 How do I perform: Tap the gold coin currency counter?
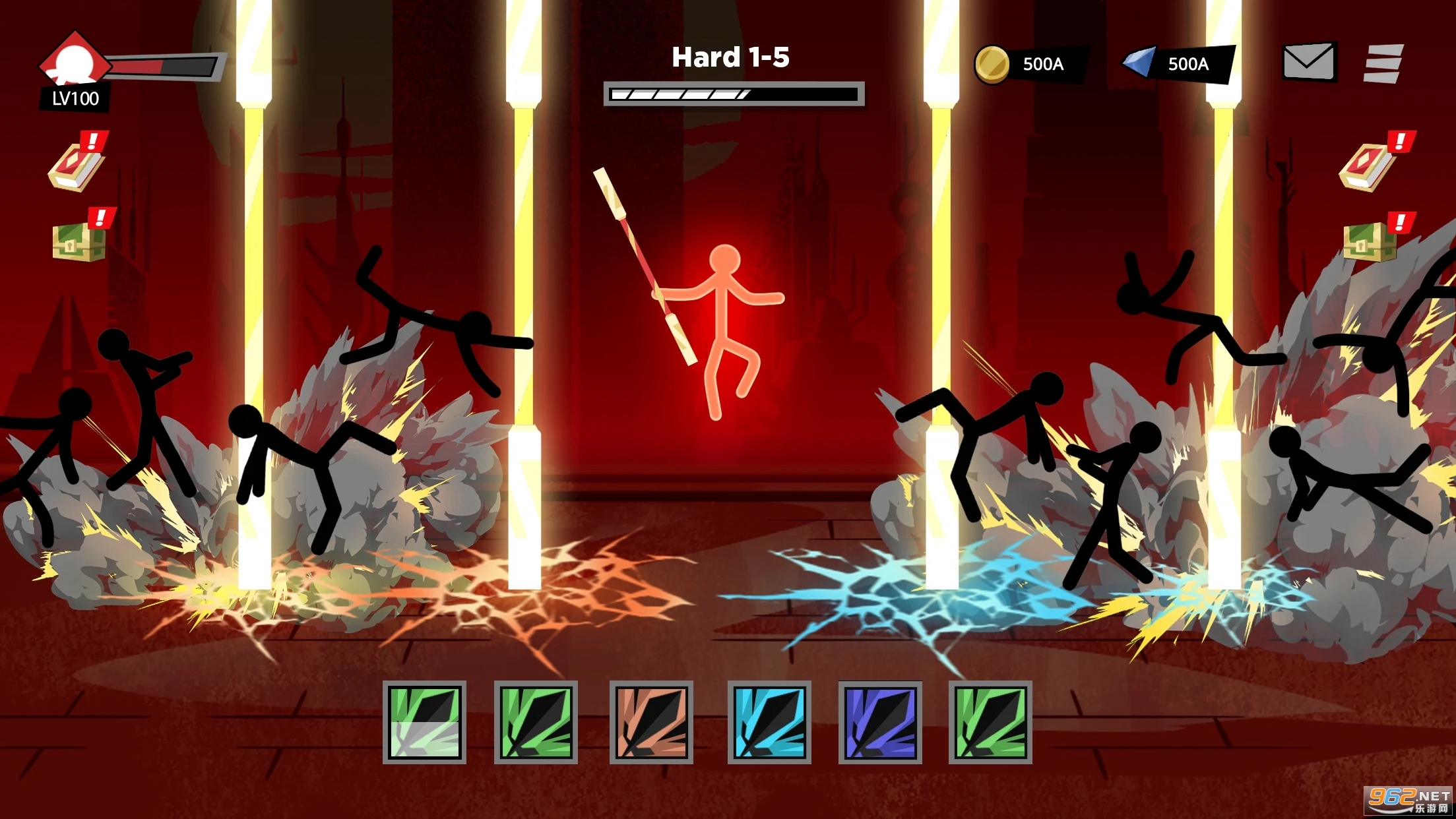[1029, 64]
